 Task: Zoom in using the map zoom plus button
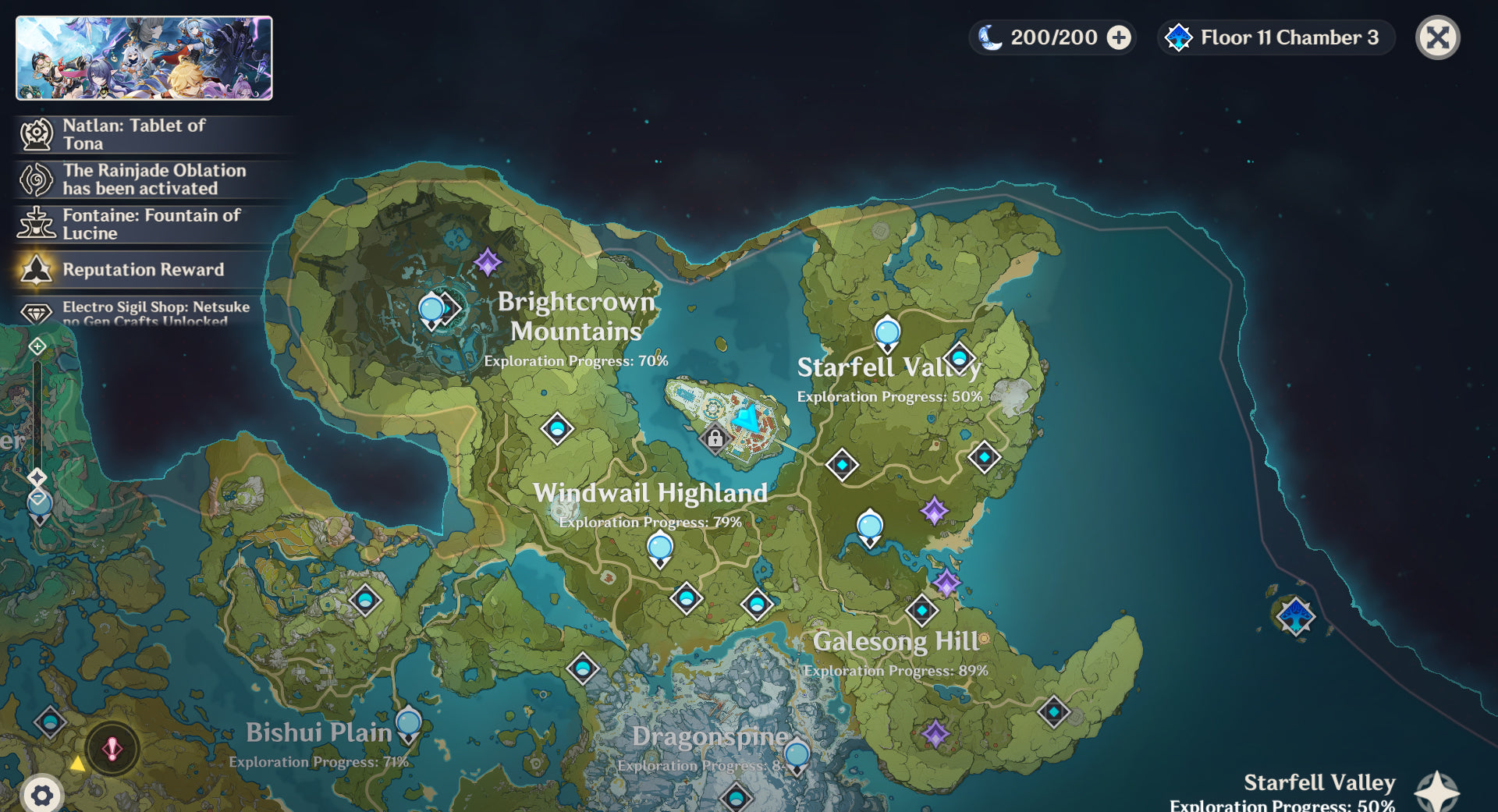click(x=37, y=346)
